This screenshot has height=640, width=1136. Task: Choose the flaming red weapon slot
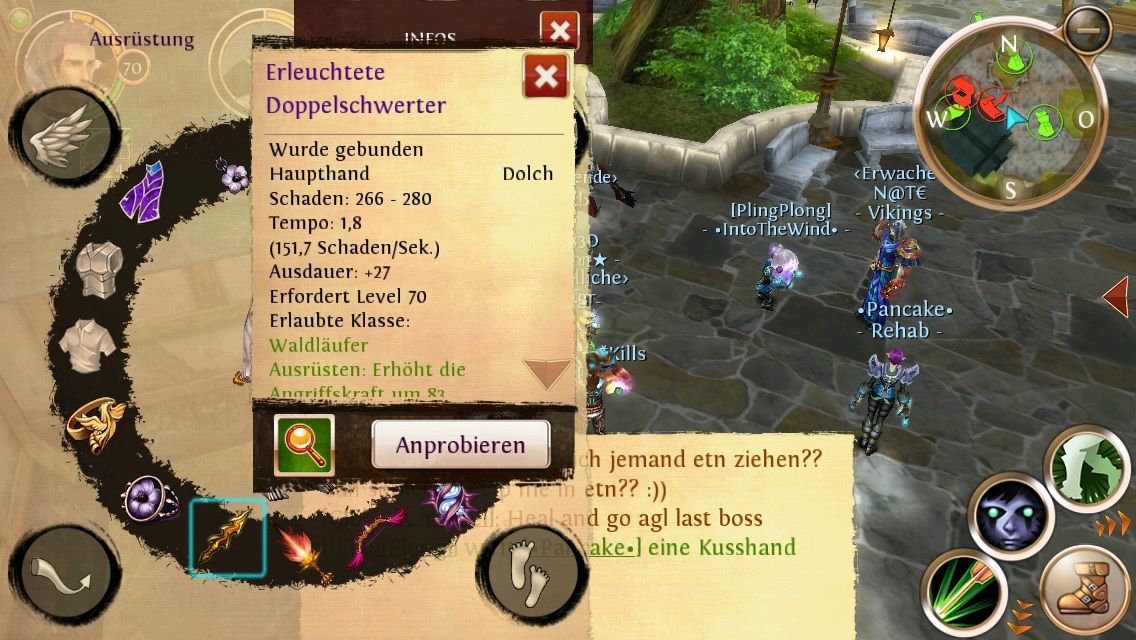coord(305,551)
